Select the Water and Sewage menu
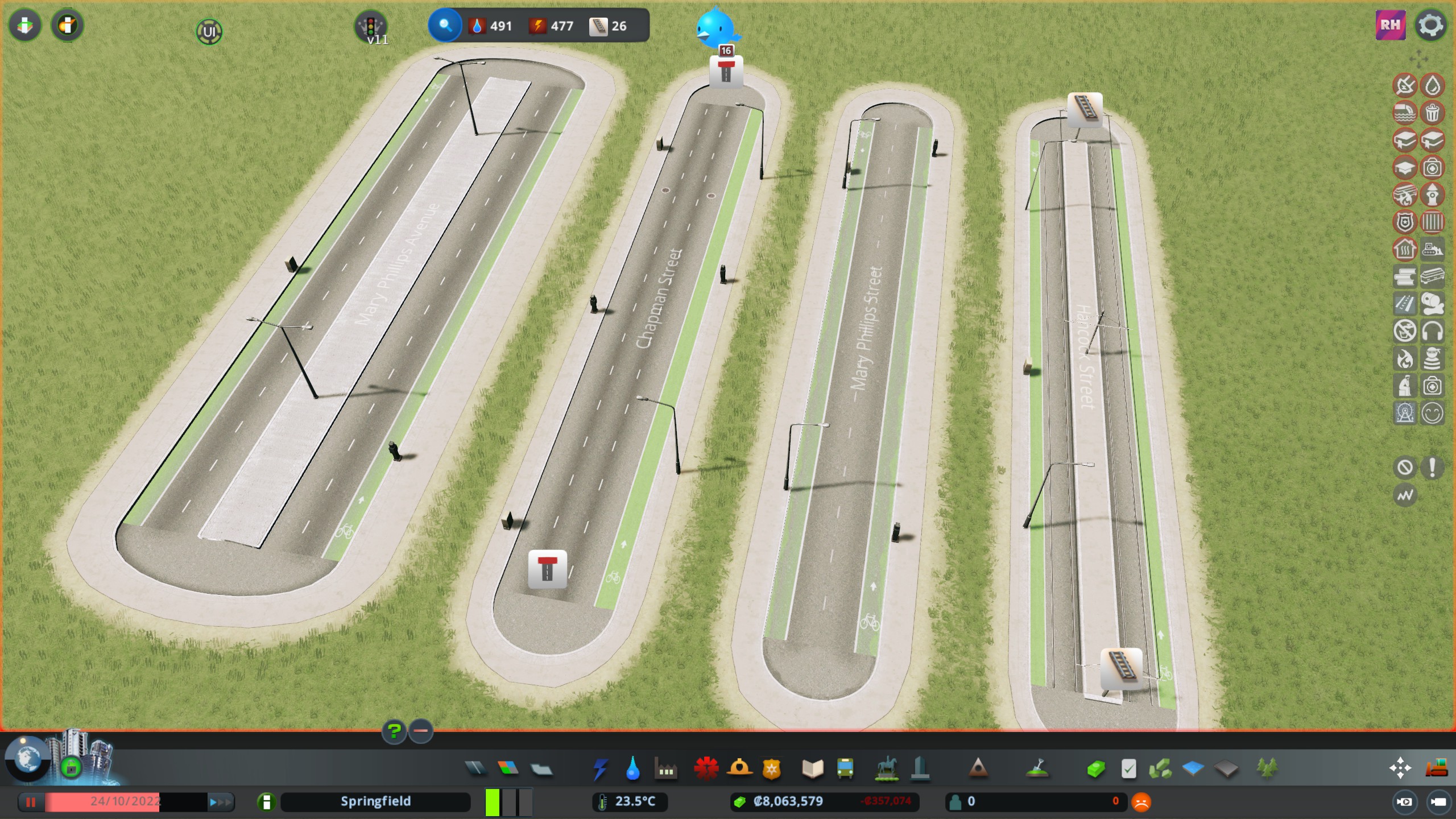1456x819 pixels. 632,769
